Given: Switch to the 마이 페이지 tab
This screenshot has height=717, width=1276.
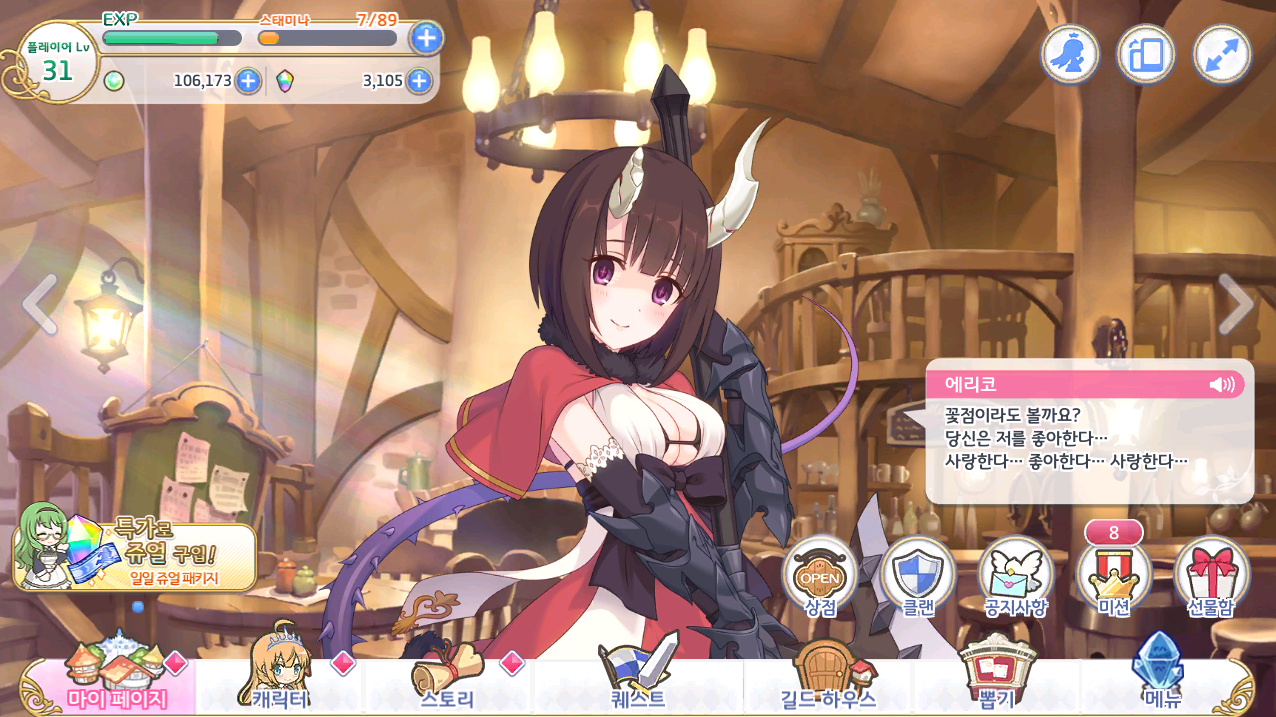Looking at the screenshot, I should point(116,683).
